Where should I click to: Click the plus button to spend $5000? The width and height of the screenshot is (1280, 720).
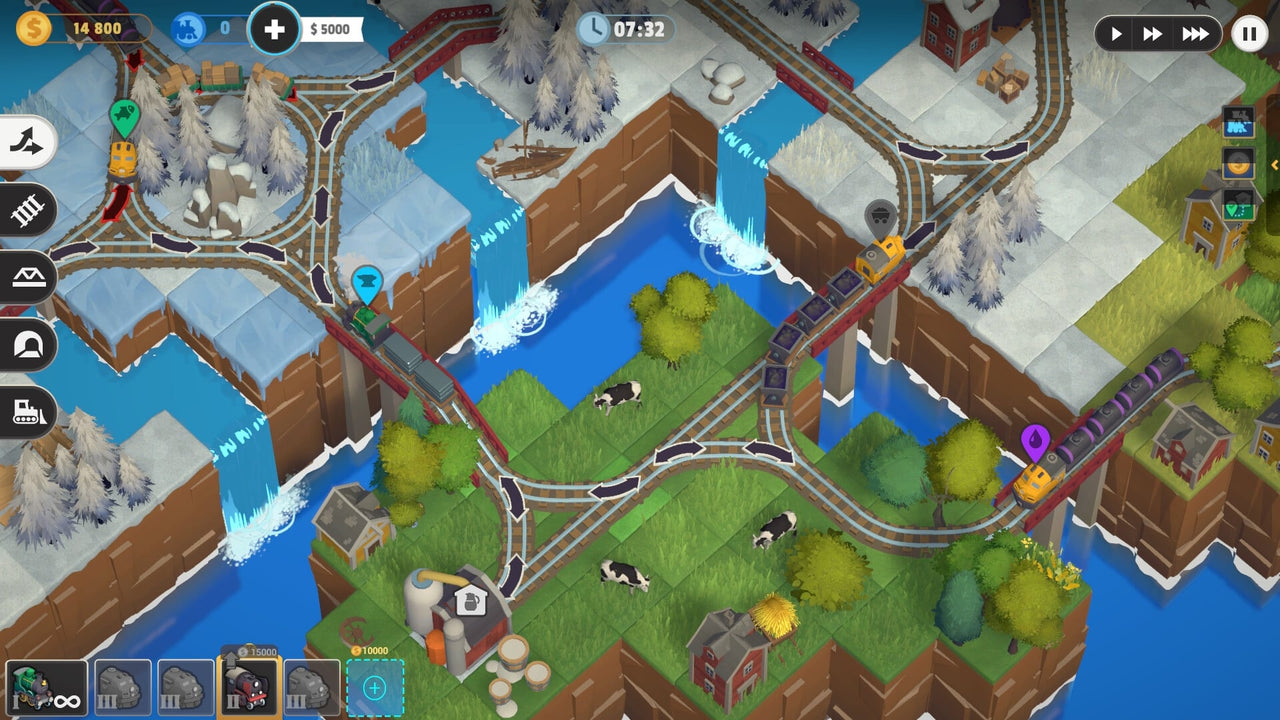(274, 29)
